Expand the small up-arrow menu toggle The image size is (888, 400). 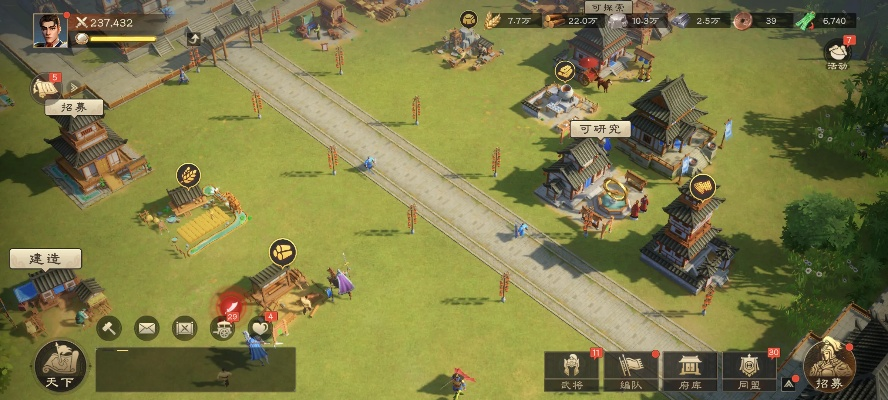pyautogui.click(x=789, y=382)
